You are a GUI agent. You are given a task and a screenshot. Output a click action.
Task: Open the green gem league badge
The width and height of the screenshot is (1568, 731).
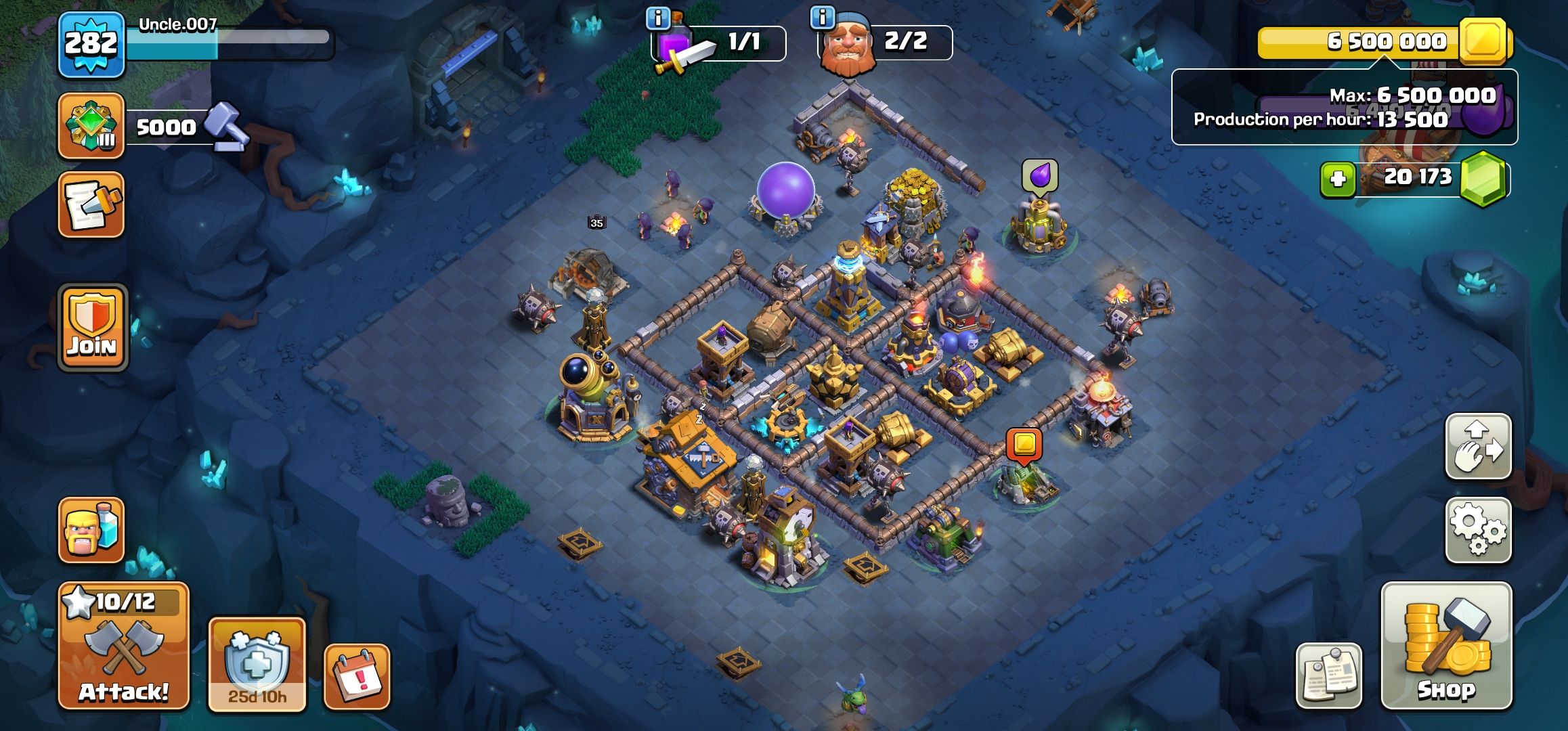click(91, 126)
